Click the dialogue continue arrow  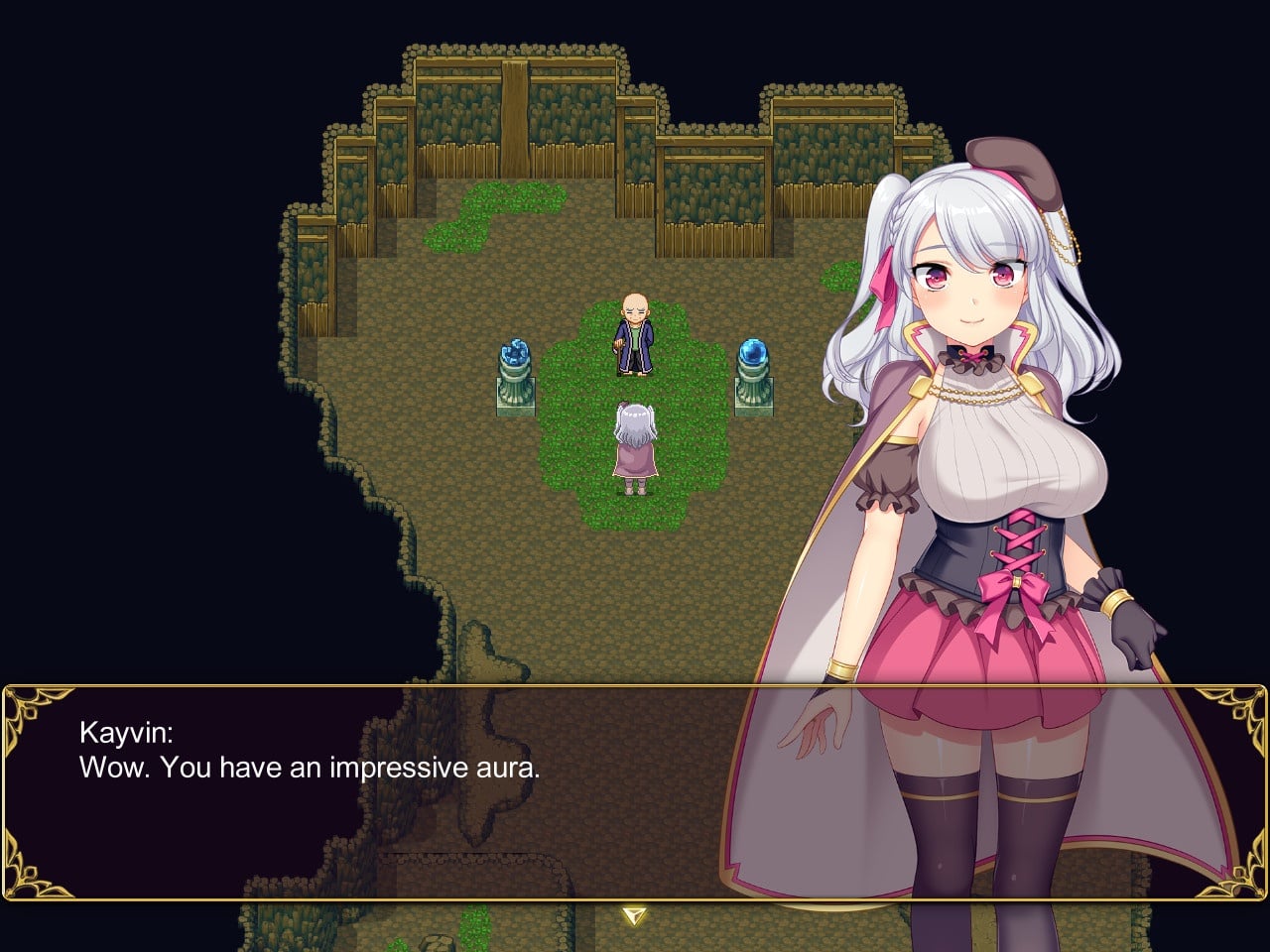click(635, 914)
